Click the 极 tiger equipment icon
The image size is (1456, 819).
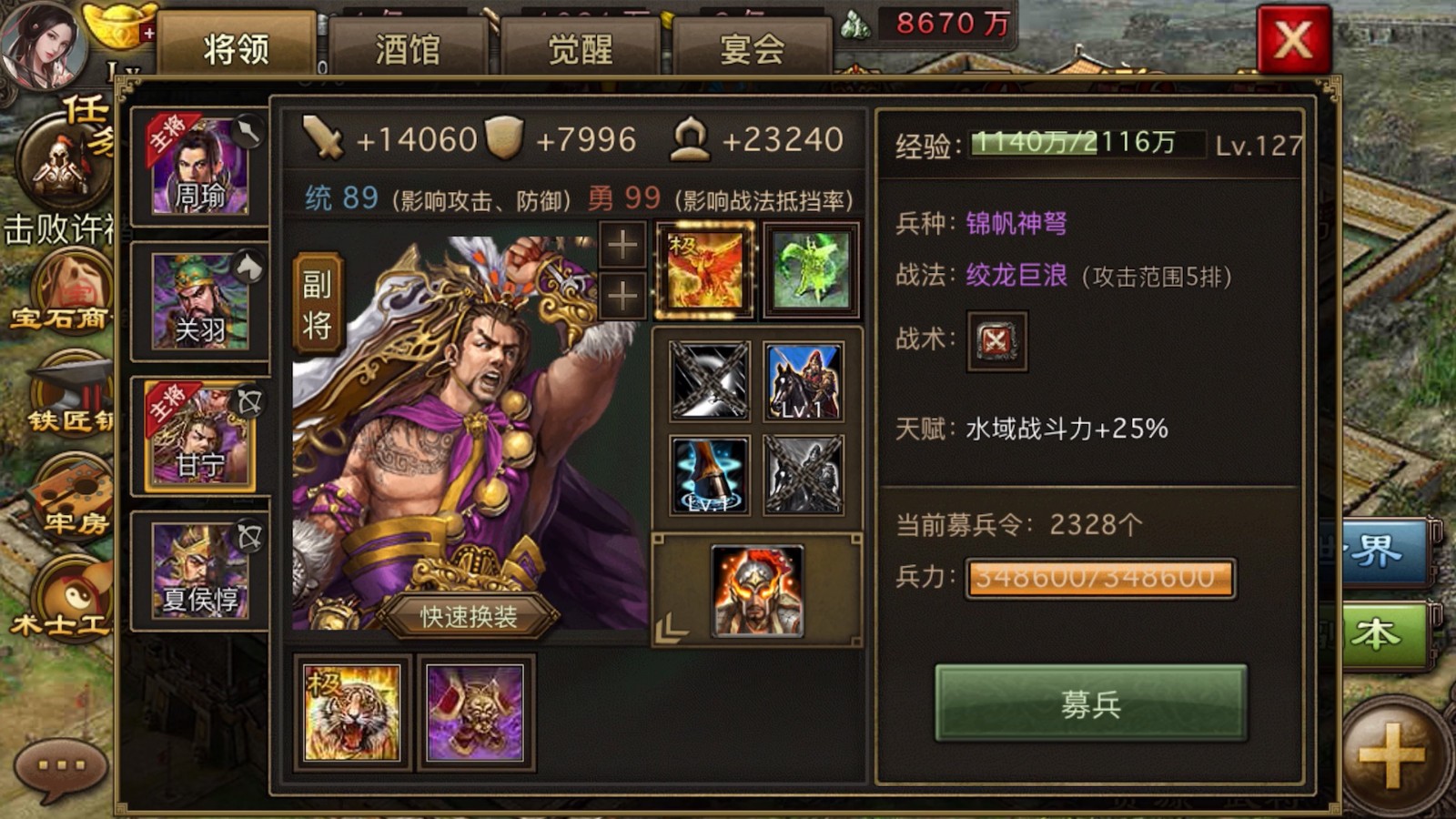pyautogui.click(x=353, y=713)
